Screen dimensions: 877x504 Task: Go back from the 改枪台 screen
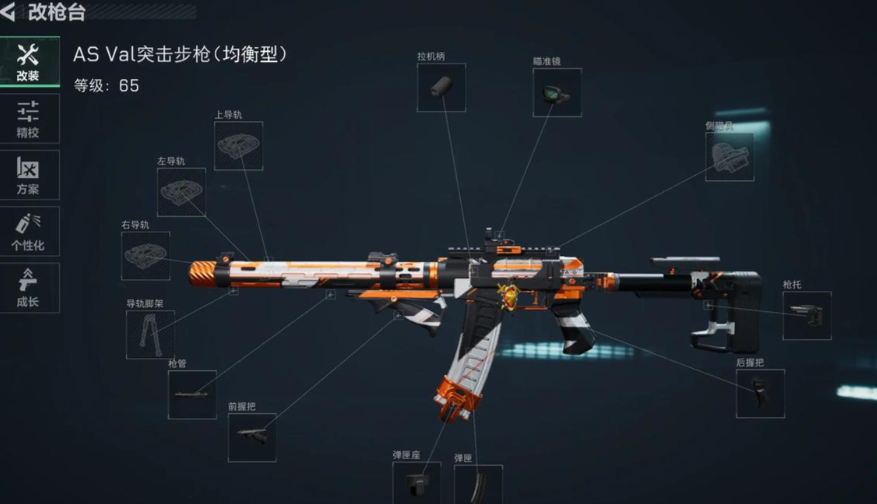pos(10,13)
